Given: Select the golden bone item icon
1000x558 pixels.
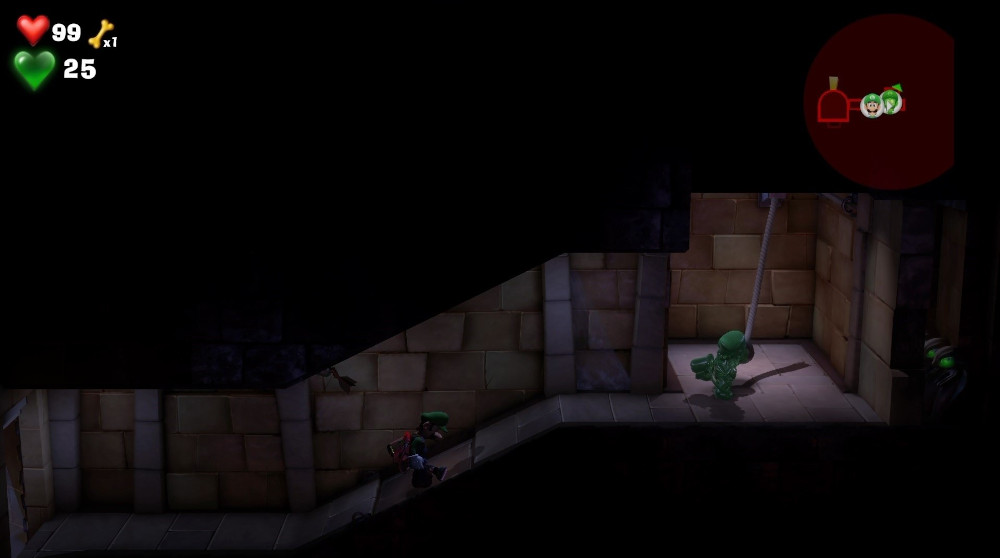Looking at the screenshot, I should [x=100, y=33].
